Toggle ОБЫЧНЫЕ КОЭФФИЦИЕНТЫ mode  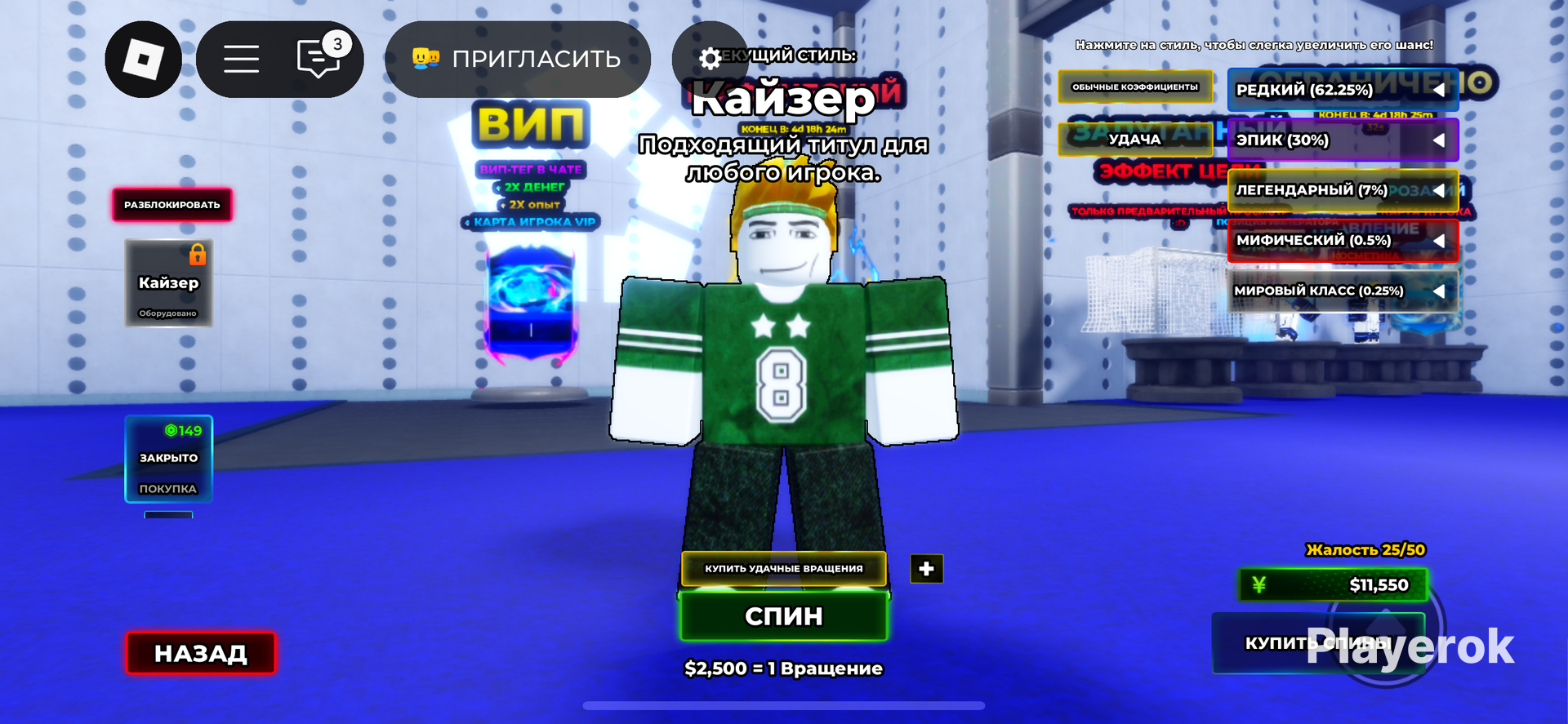click(1134, 87)
